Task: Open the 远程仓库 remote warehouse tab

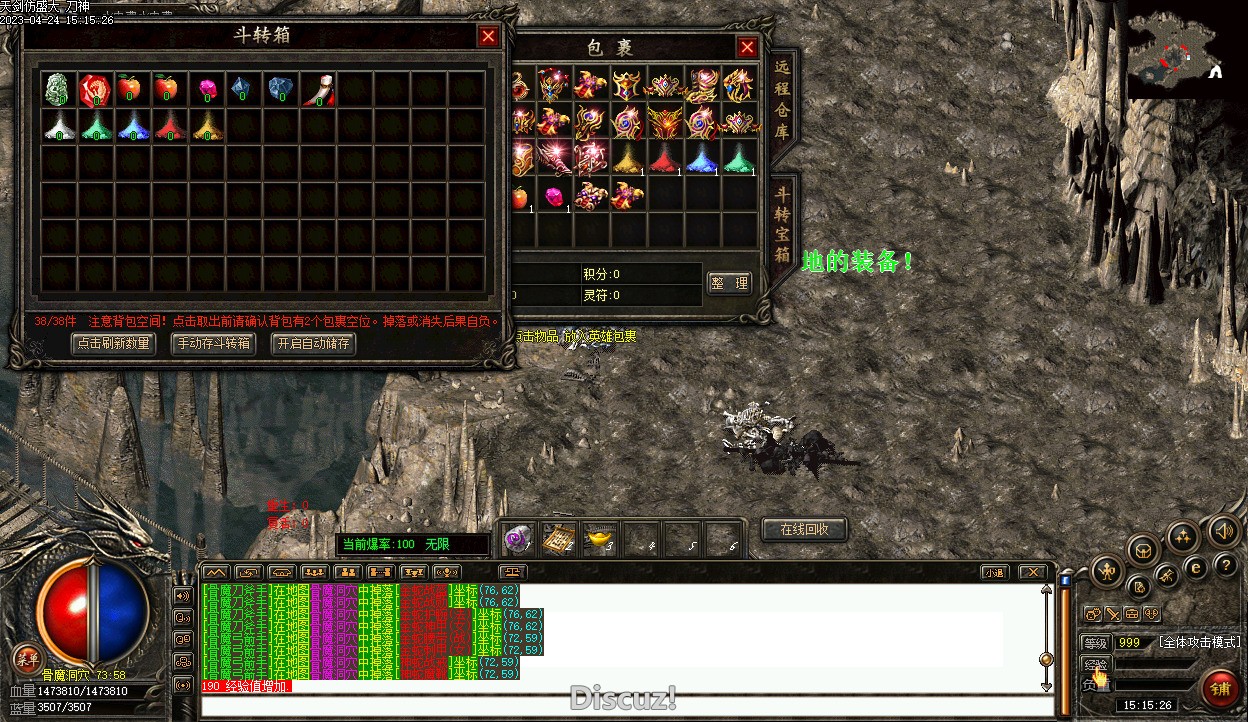Action: (x=782, y=97)
